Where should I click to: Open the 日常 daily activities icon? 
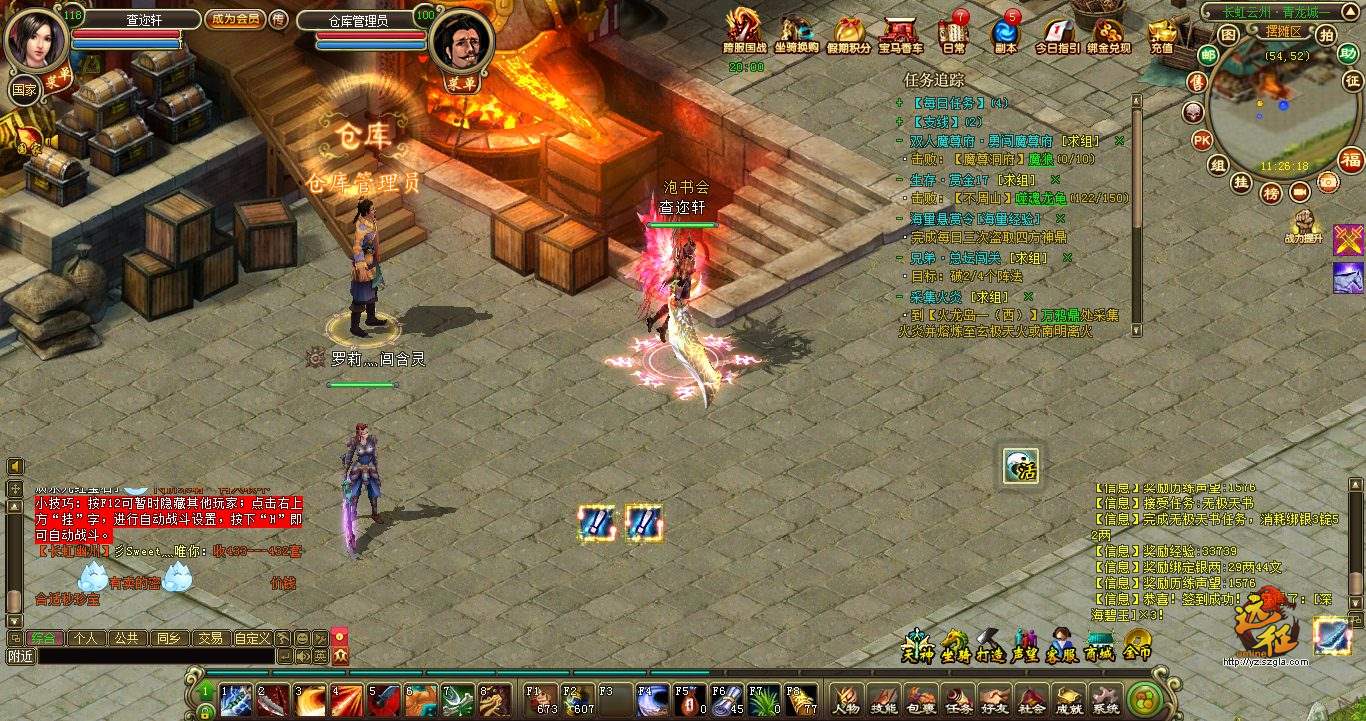[954, 32]
